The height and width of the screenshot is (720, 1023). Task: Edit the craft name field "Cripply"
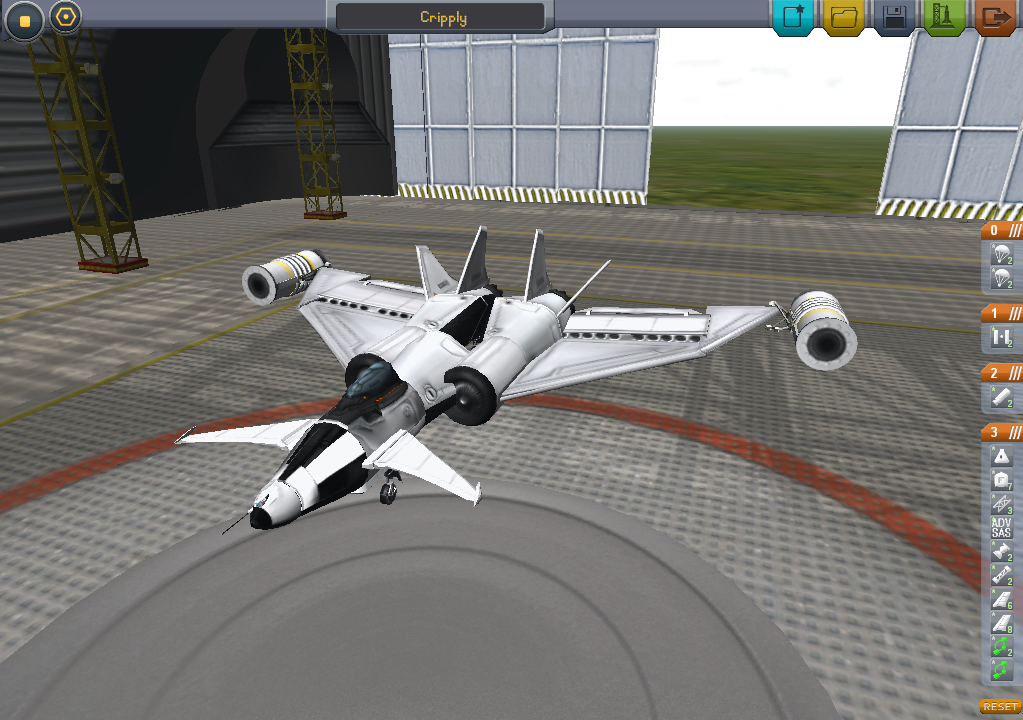click(x=443, y=17)
